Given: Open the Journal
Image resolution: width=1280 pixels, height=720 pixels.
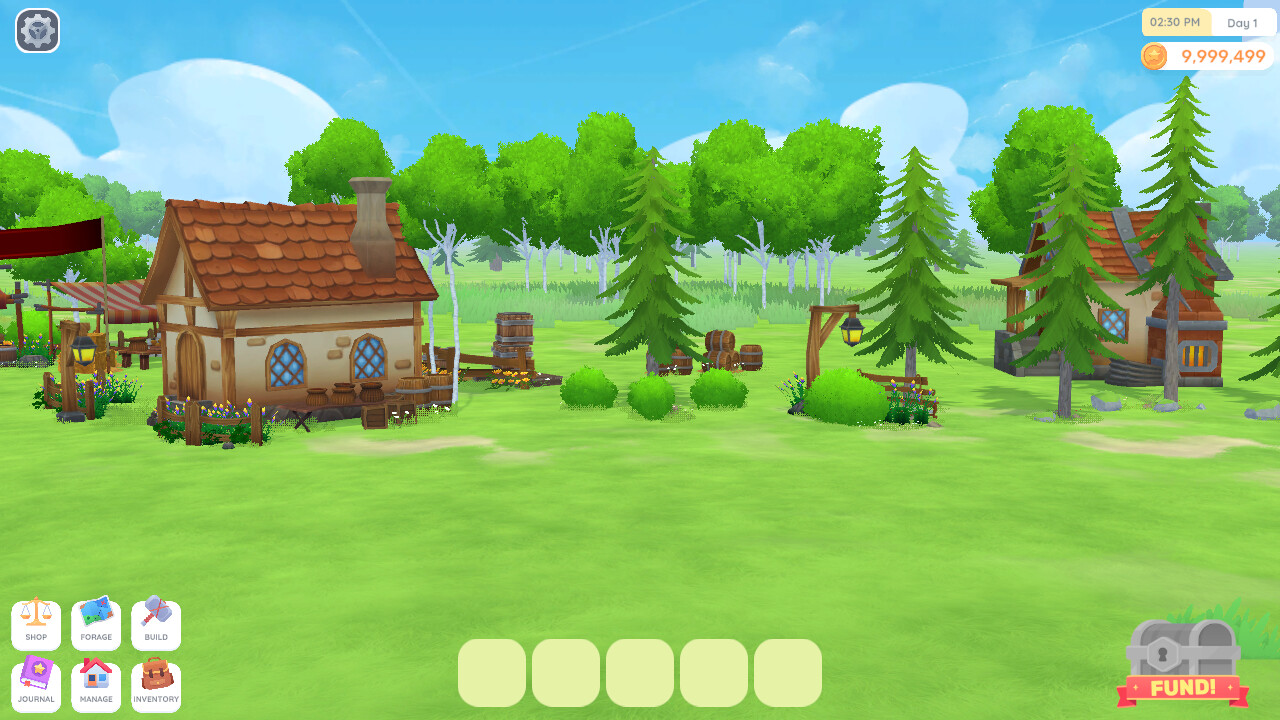Looking at the screenshot, I should pos(36,686).
